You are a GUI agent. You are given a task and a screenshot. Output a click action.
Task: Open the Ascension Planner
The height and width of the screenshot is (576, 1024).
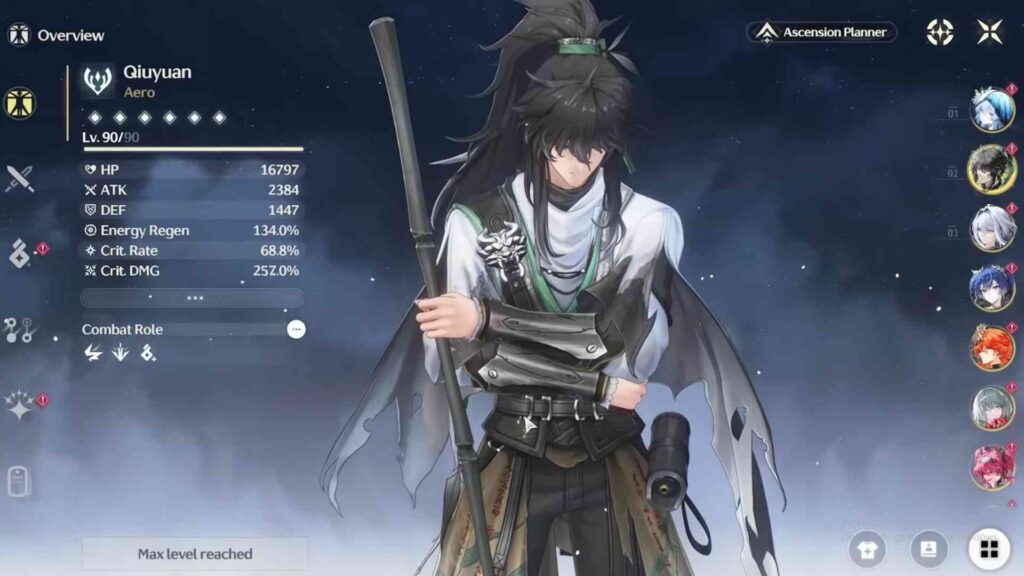coord(822,32)
